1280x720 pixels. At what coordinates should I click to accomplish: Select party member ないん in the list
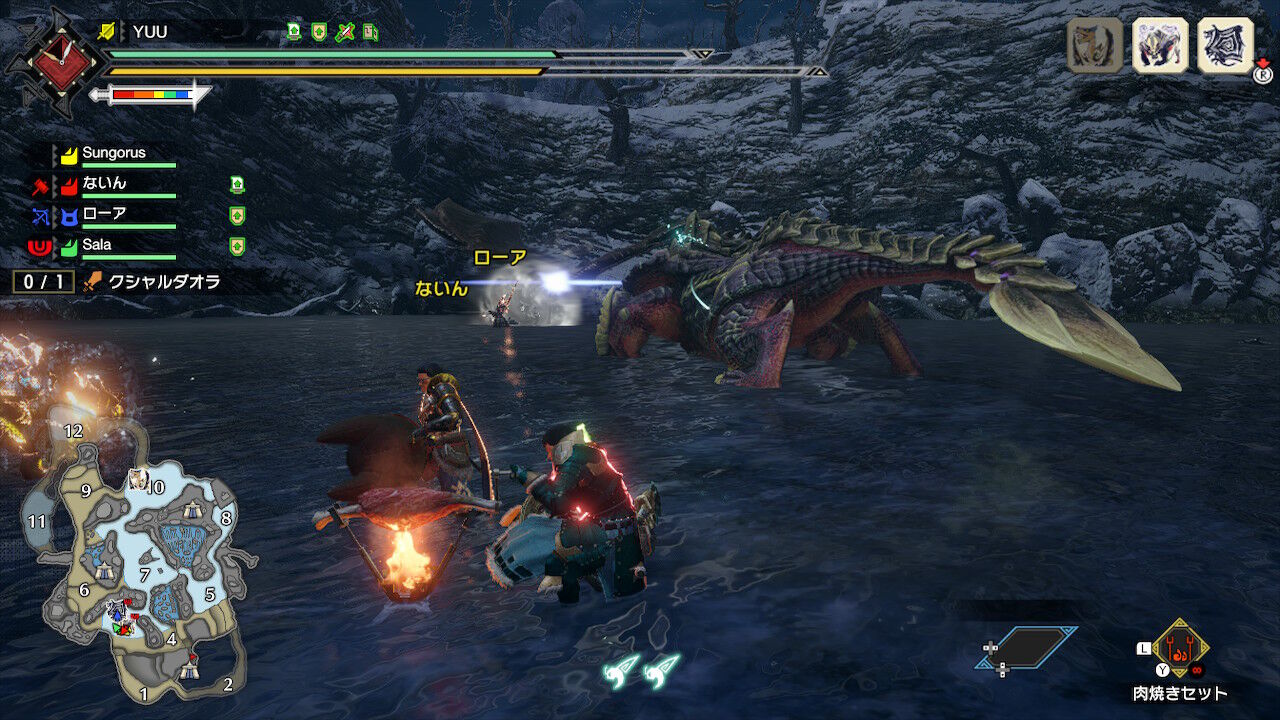tap(104, 184)
